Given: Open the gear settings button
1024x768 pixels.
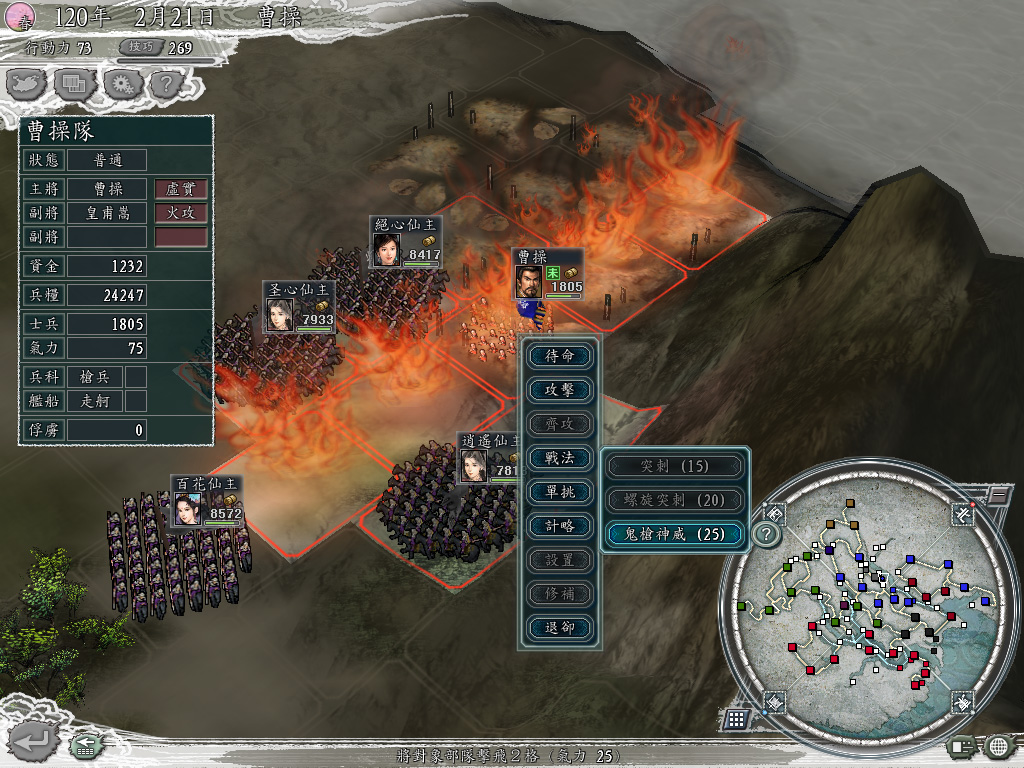Looking at the screenshot, I should [119, 83].
